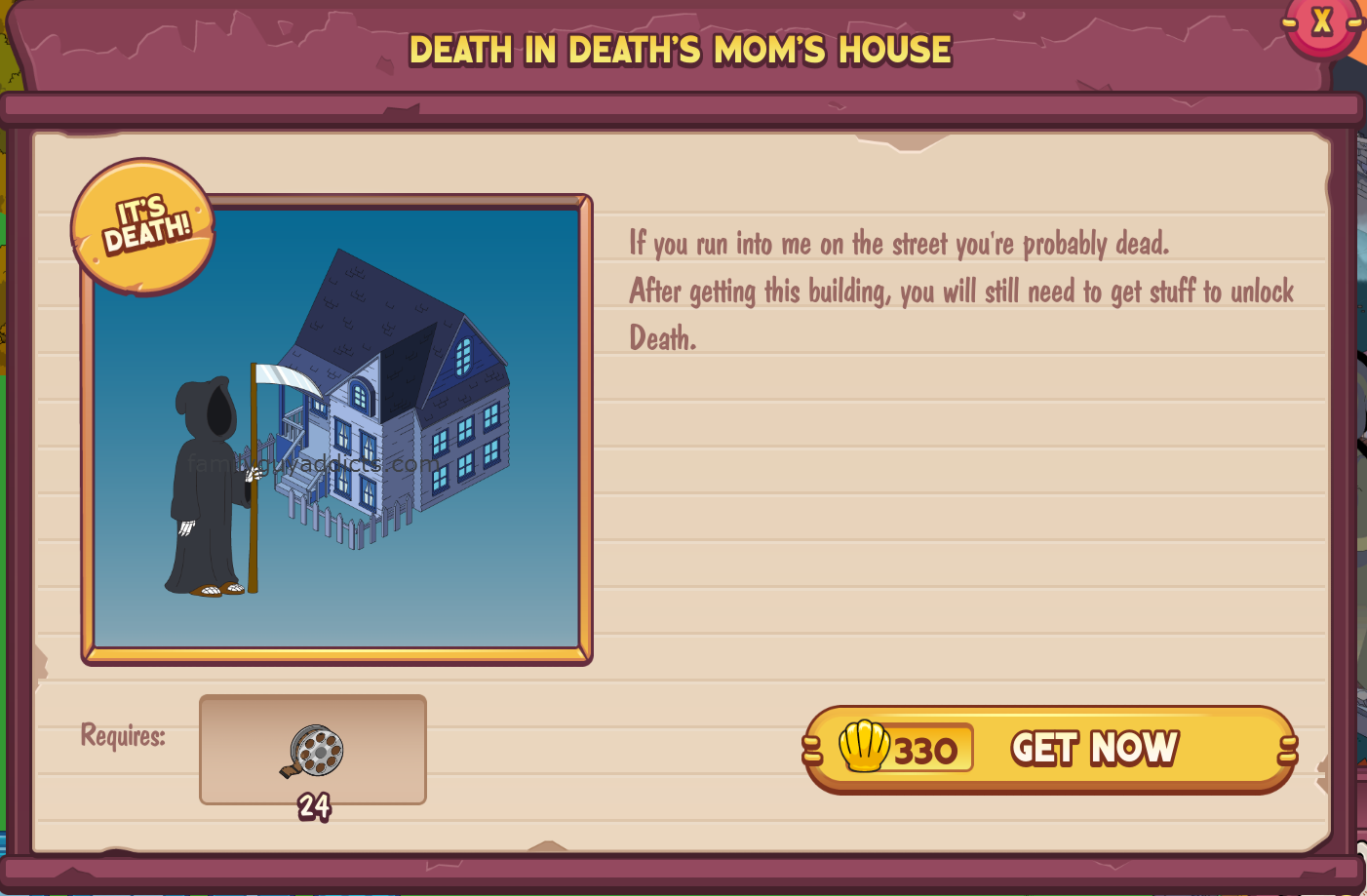
Task: Buy with the 330 clams Get Now button
Action: [1050, 749]
